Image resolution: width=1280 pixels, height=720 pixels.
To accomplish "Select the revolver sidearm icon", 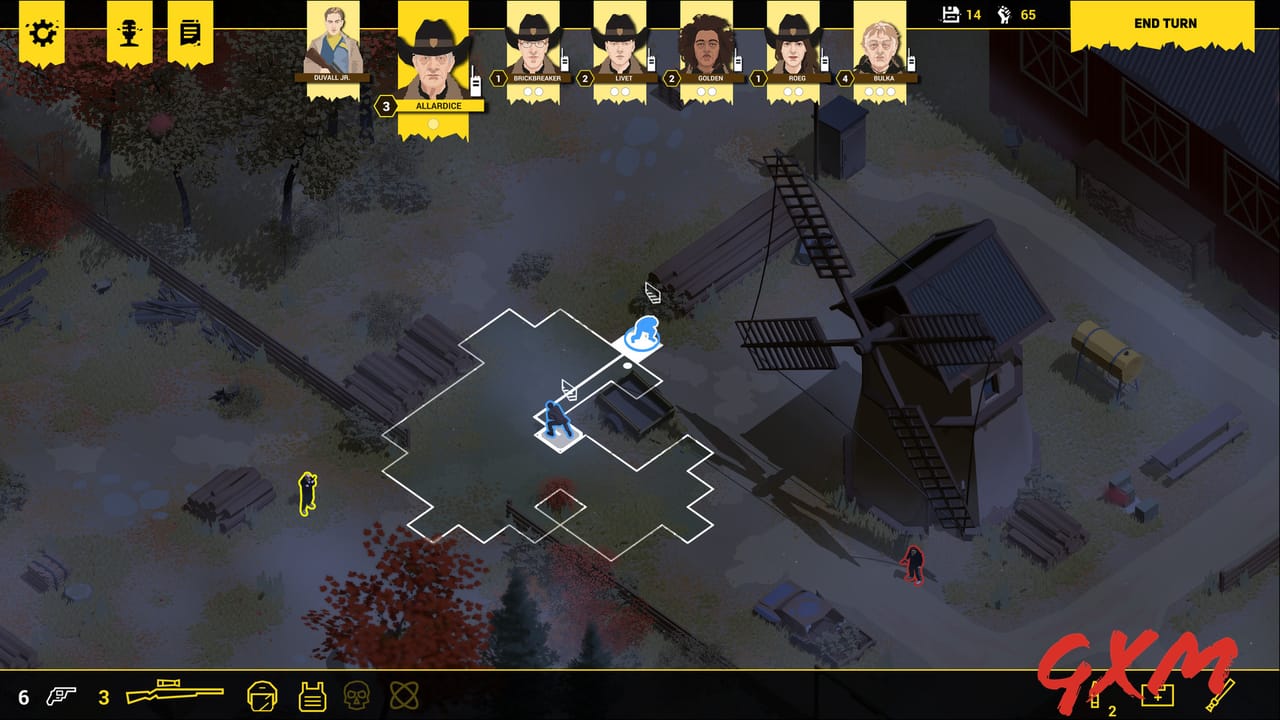I will (62, 694).
